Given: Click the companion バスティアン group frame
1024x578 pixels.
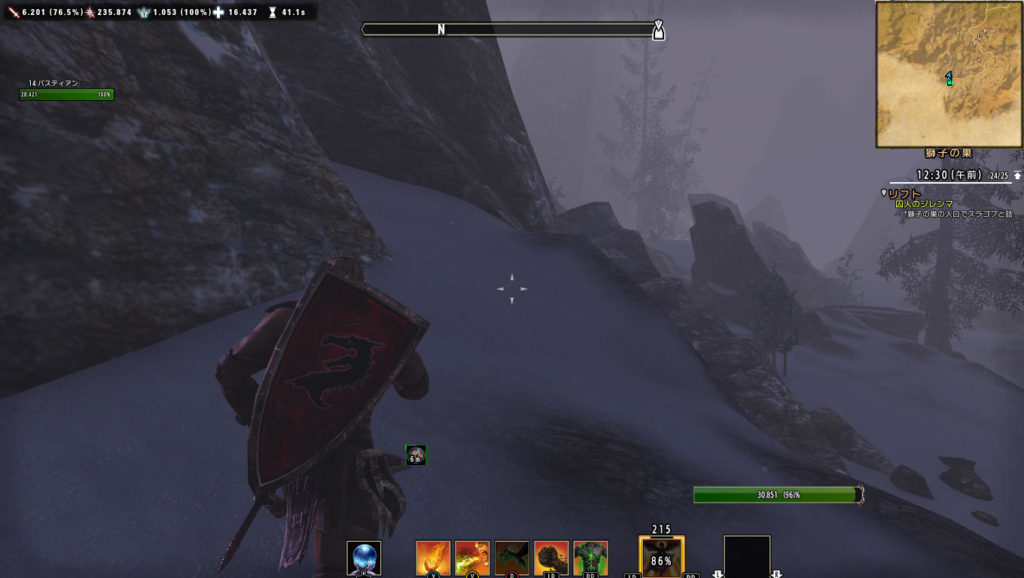Looking at the screenshot, I should 66,90.
